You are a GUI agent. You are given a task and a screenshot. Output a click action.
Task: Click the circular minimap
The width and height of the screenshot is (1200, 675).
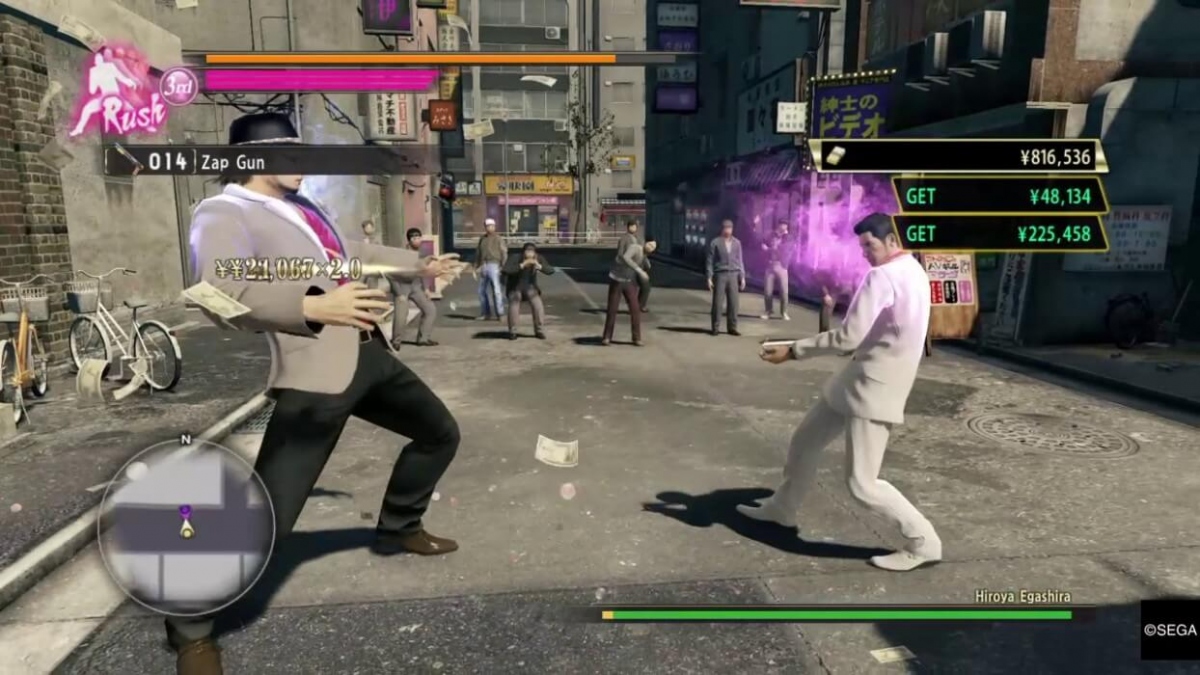(186, 525)
